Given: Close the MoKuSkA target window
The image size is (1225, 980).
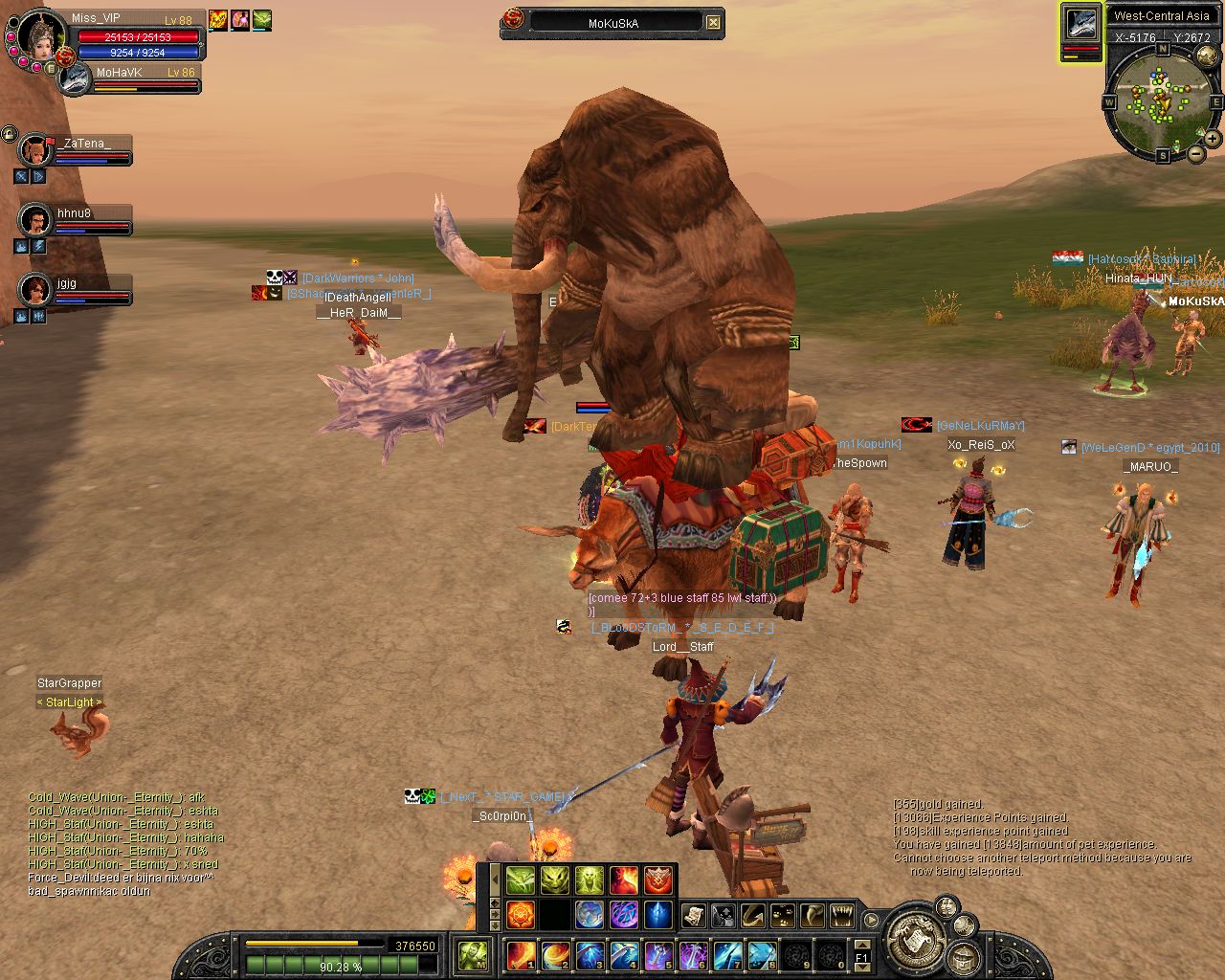Looking at the screenshot, I should tap(713, 22).
